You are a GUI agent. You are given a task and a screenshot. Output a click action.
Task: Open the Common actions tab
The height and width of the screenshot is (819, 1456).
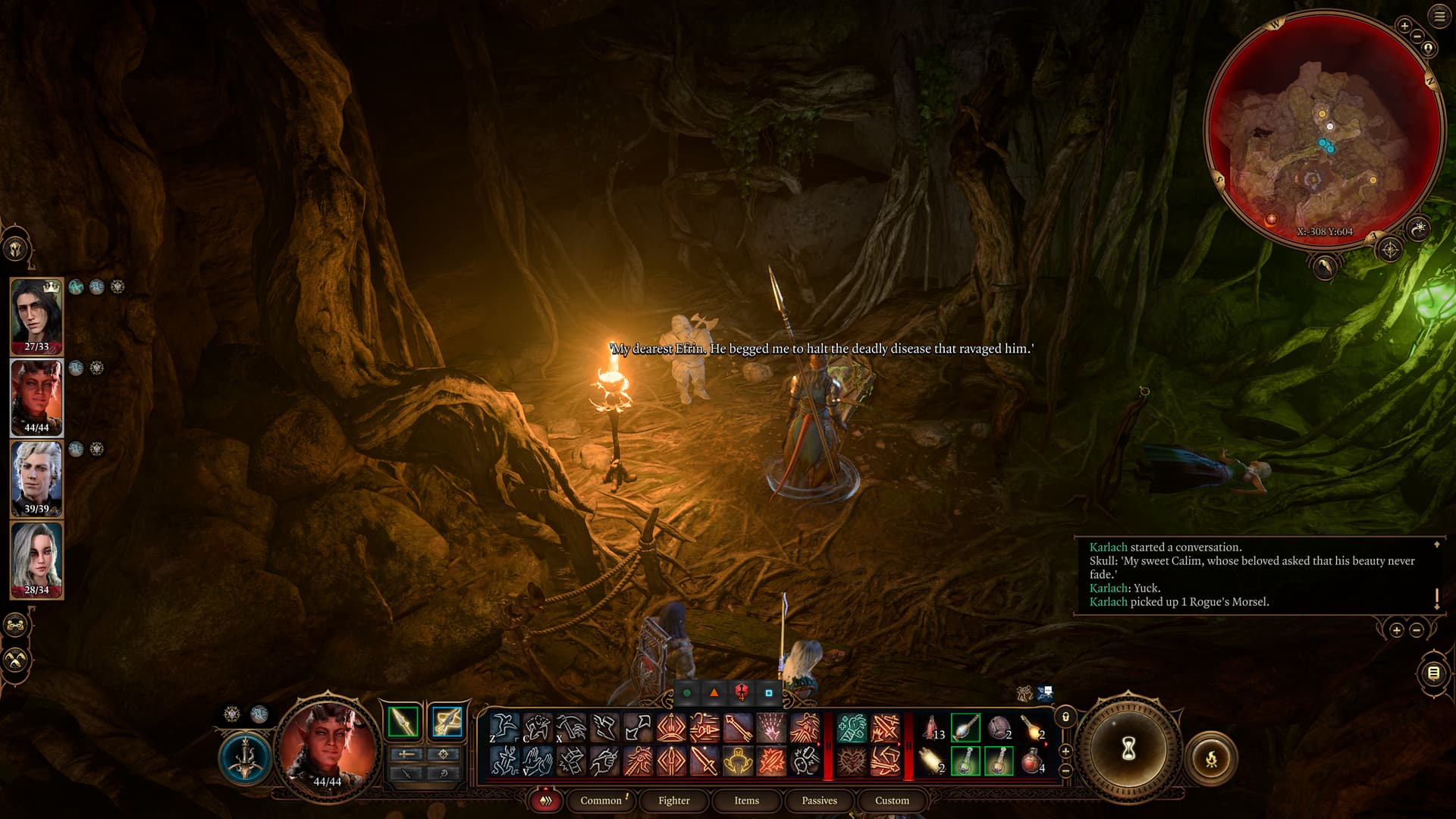(601, 800)
